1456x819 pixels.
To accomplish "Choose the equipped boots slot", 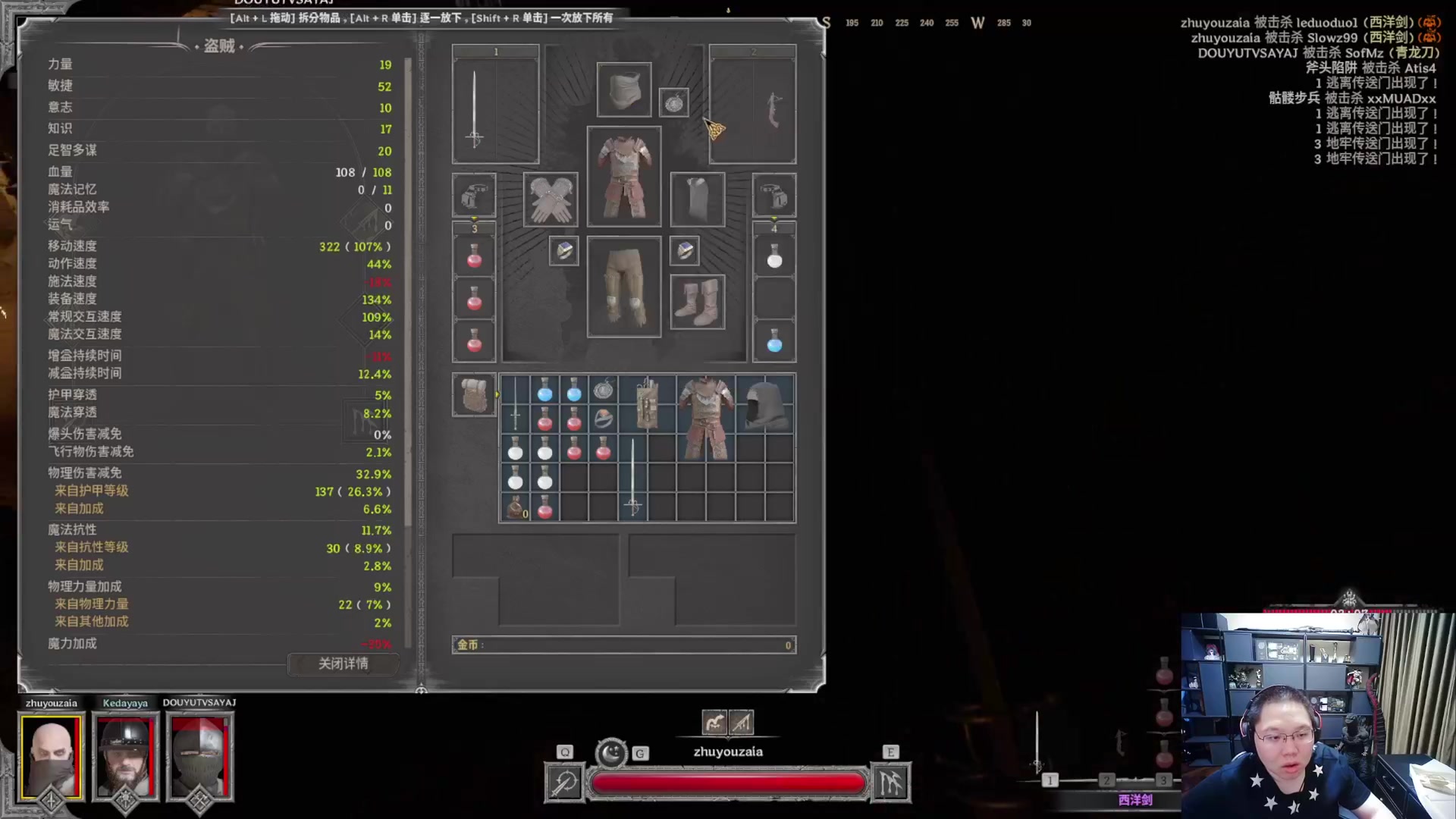I will [697, 302].
